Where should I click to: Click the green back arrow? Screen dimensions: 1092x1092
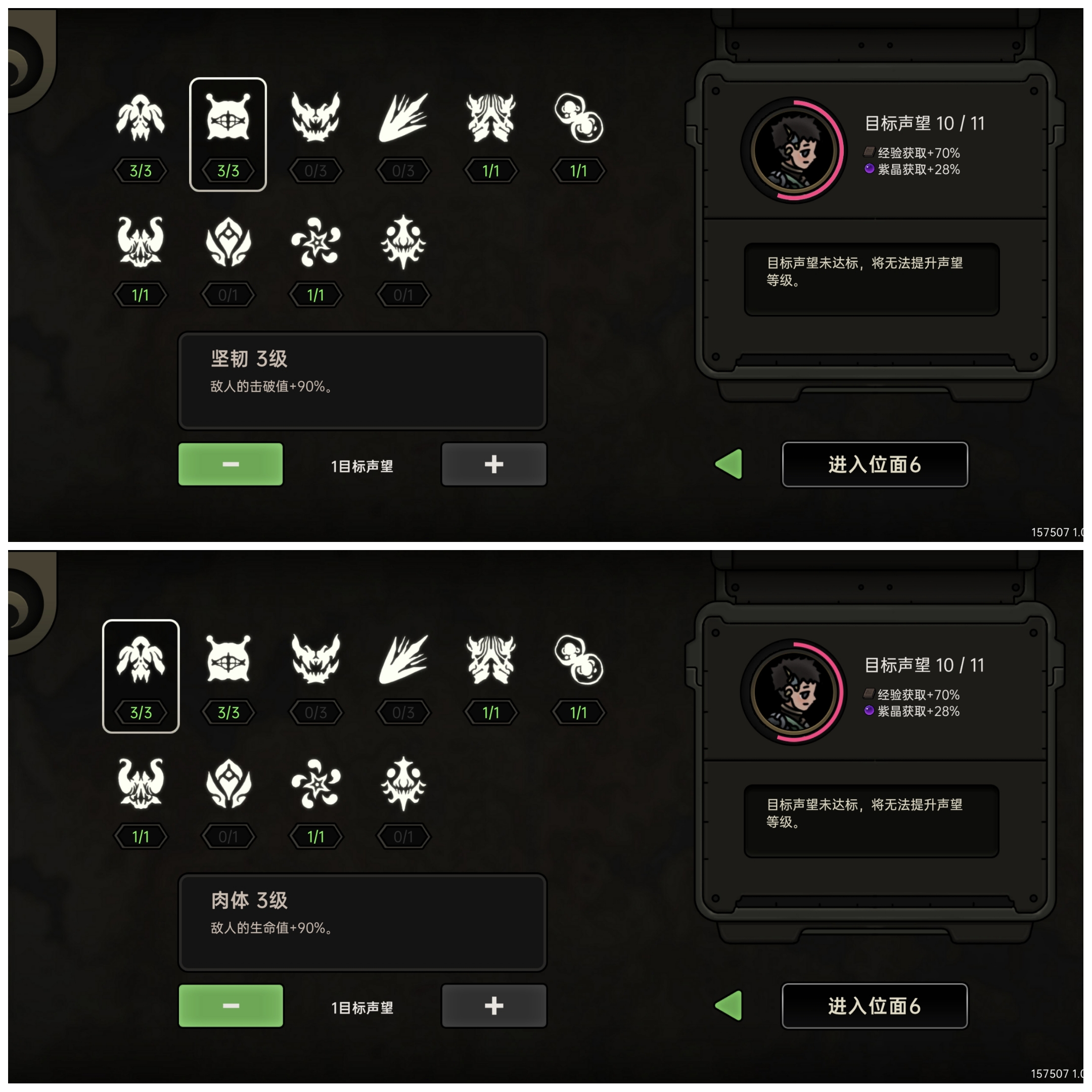click(x=730, y=465)
